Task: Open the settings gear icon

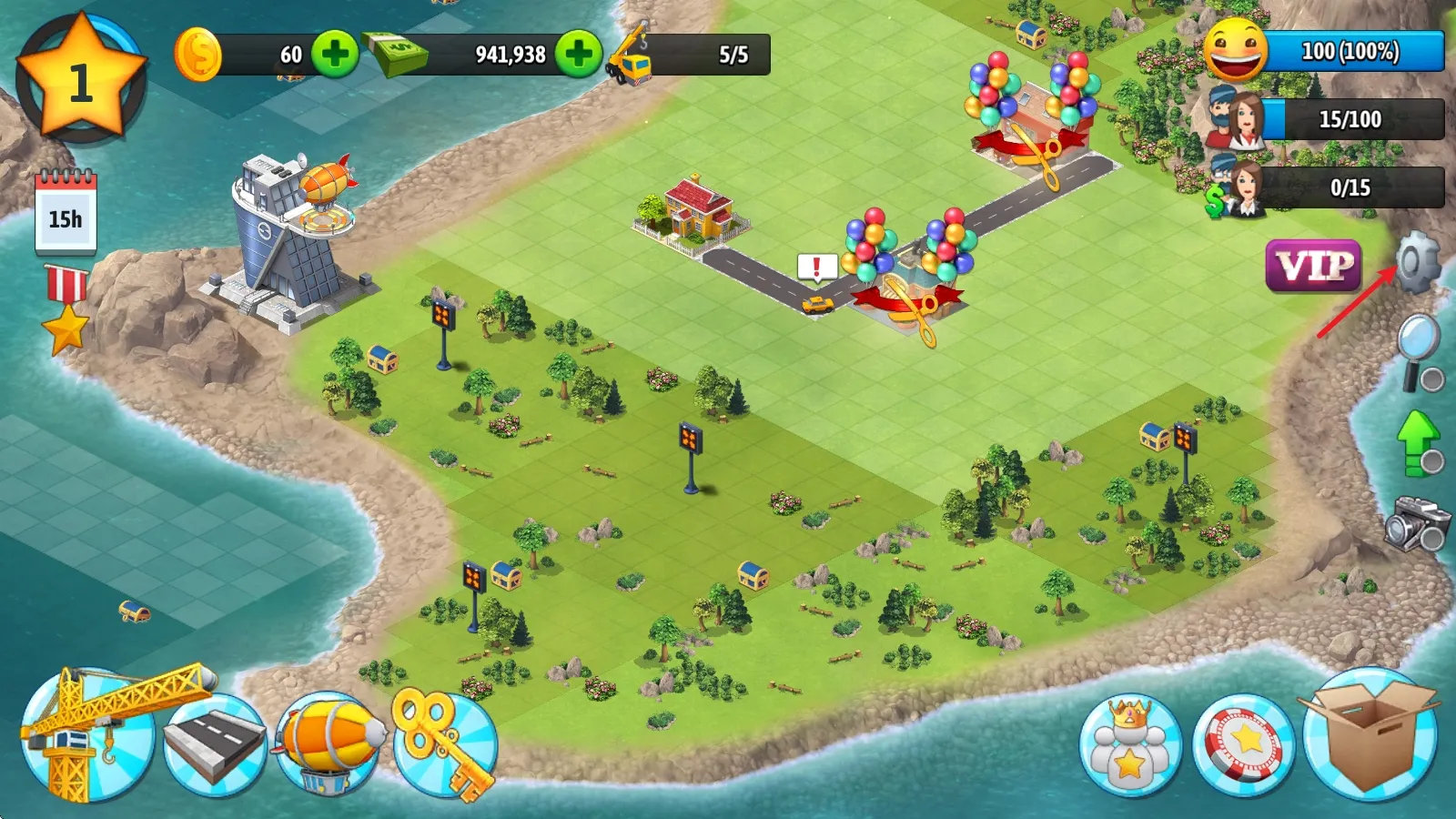Action: click(1418, 261)
